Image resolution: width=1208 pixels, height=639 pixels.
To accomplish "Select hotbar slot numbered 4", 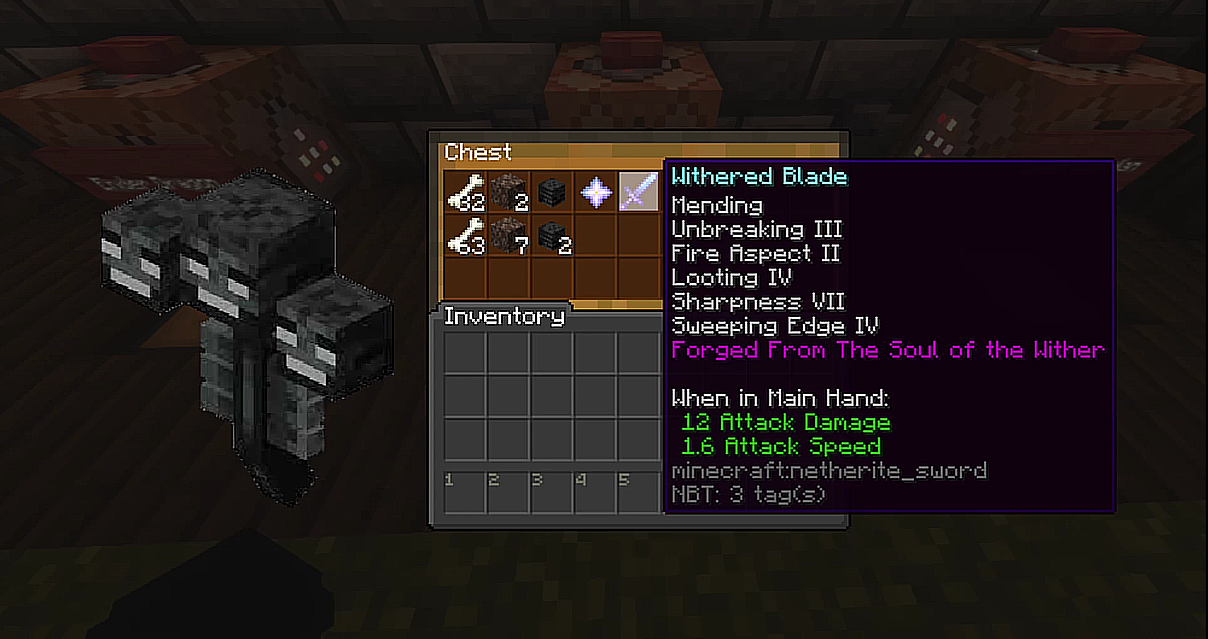I will click(x=596, y=492).
